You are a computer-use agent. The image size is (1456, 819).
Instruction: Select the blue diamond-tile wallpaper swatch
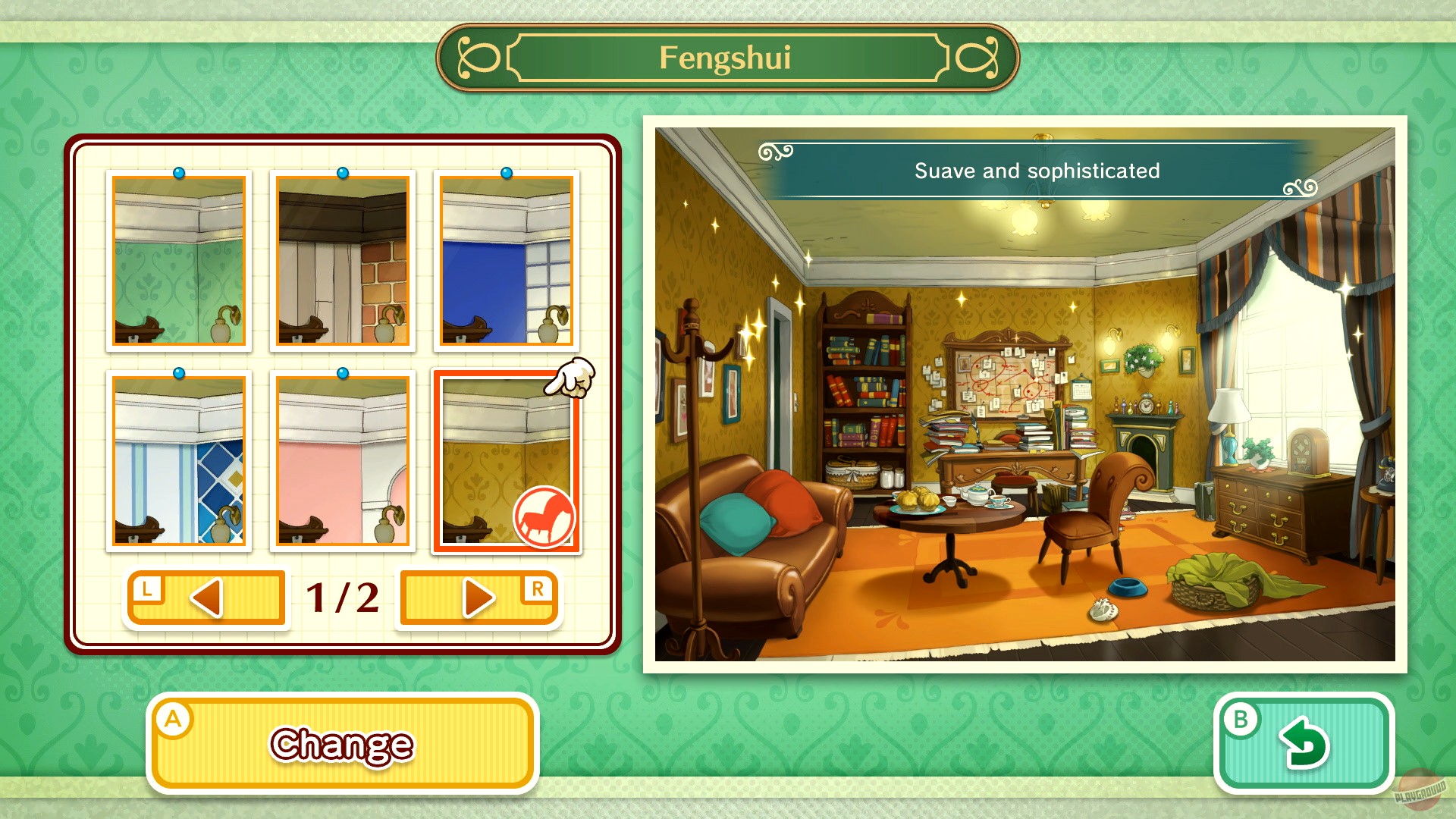point(179,463)
